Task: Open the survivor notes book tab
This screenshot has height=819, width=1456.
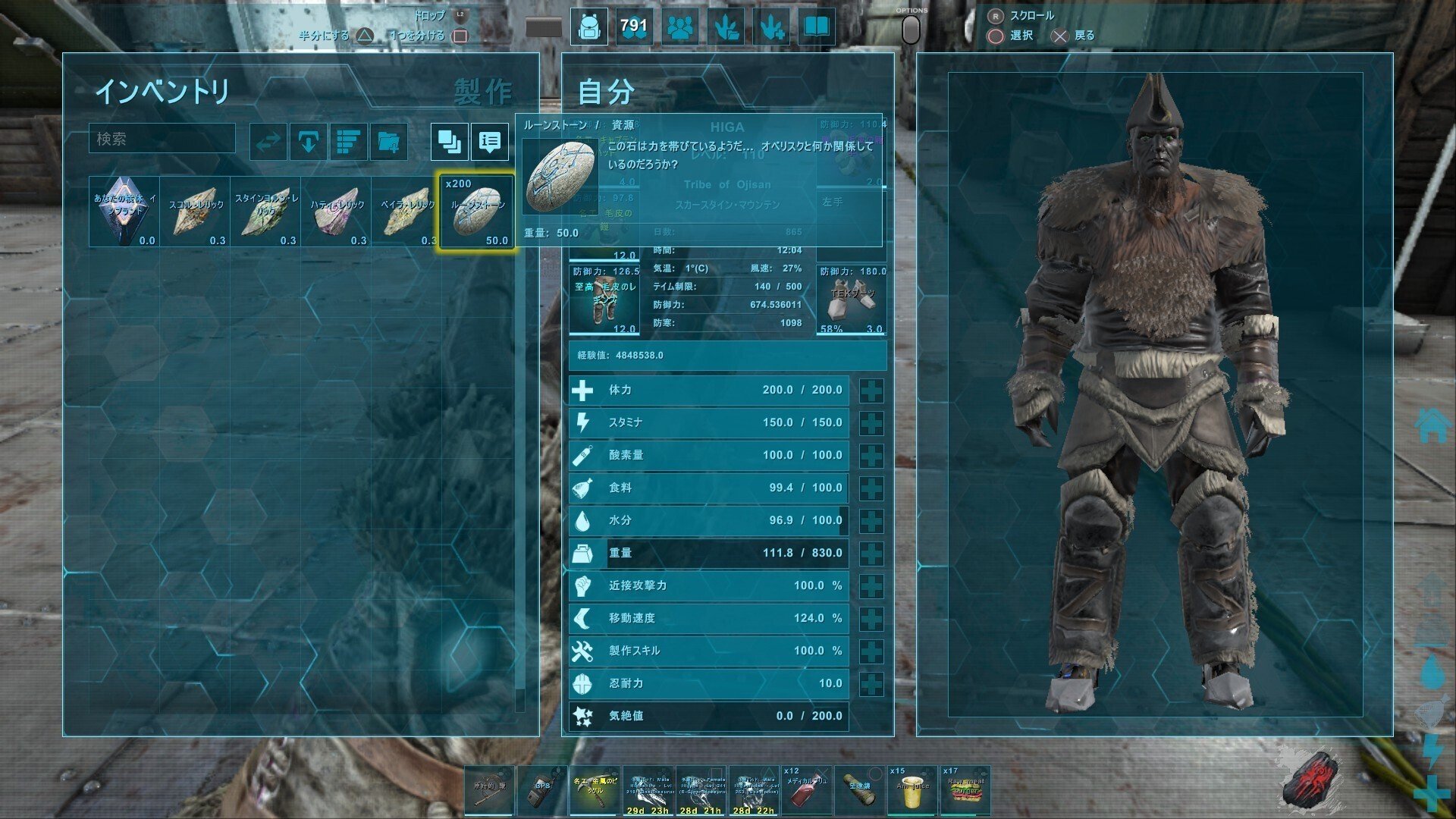Action: 816,28
